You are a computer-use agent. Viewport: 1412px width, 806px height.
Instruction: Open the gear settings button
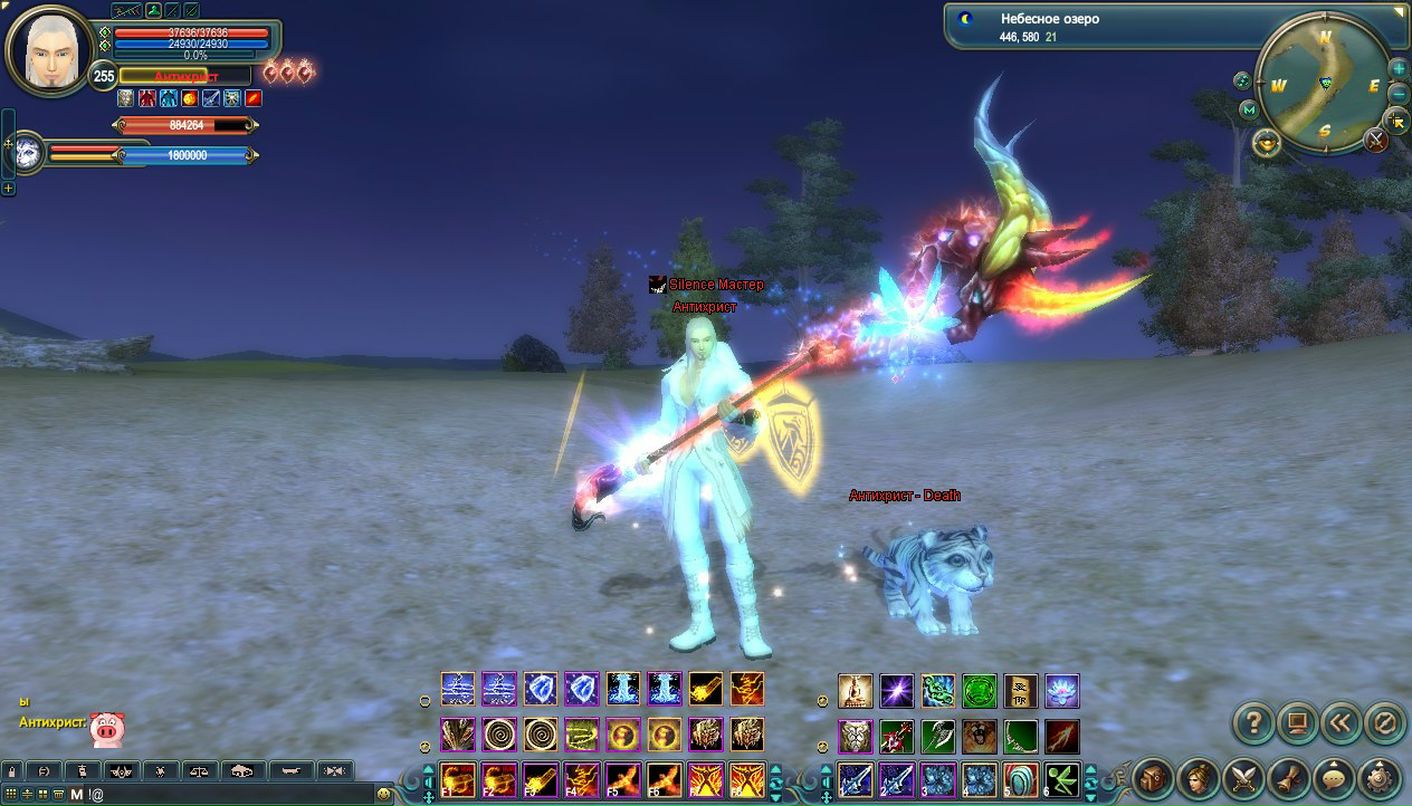[1379, 778]
